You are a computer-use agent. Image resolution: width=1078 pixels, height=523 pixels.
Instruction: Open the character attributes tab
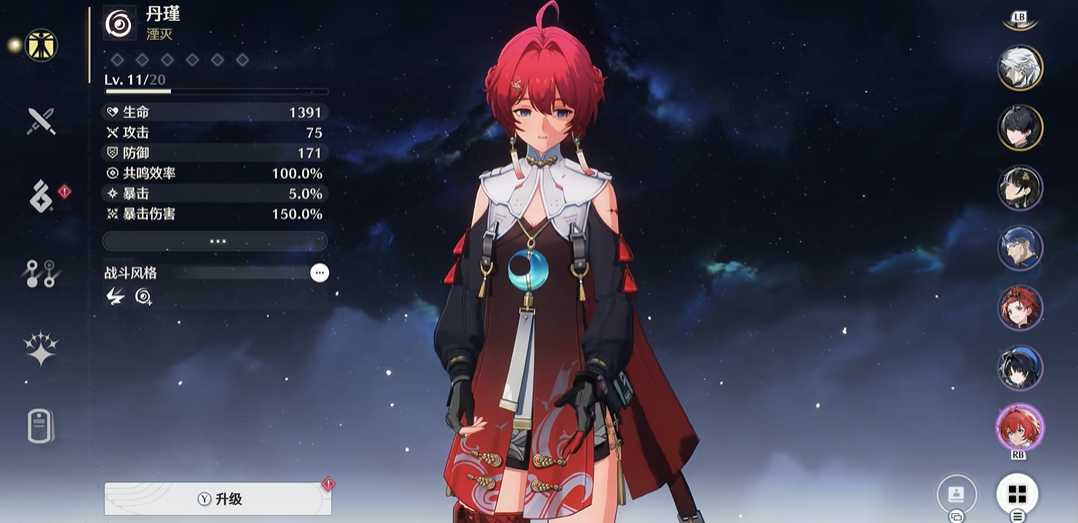pyautogui.click(x=42, y=45)
